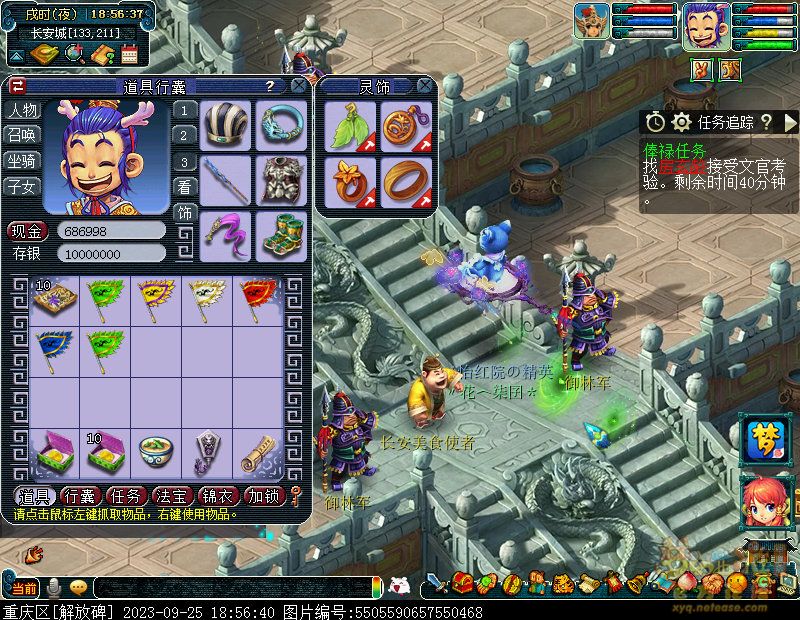The height and width of the screenshot is (620, 800).
Task: Open the 坐骑 mount panel
Action: point(22,160)
